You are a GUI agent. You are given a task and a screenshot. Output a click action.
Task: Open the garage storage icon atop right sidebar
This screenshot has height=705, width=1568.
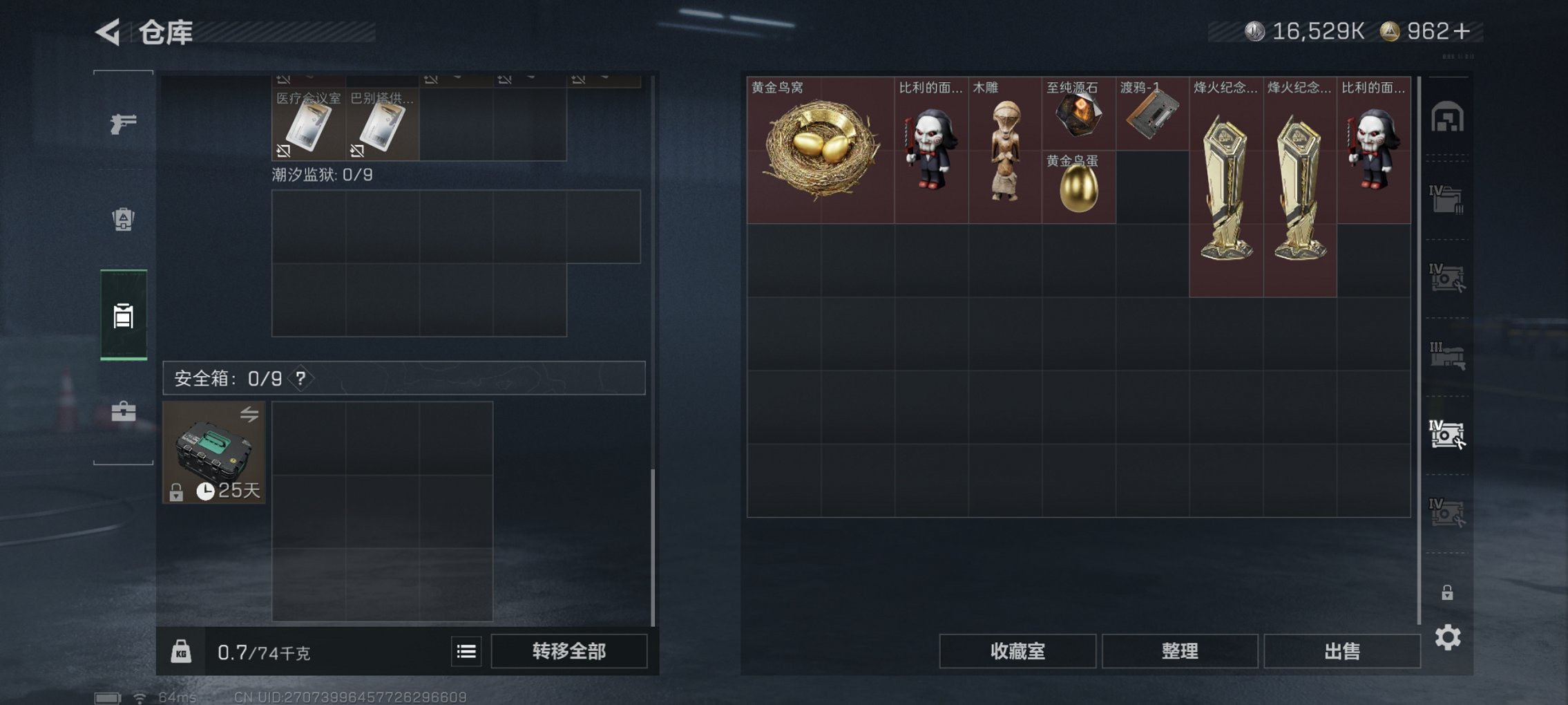click(x=1448, y=117)
